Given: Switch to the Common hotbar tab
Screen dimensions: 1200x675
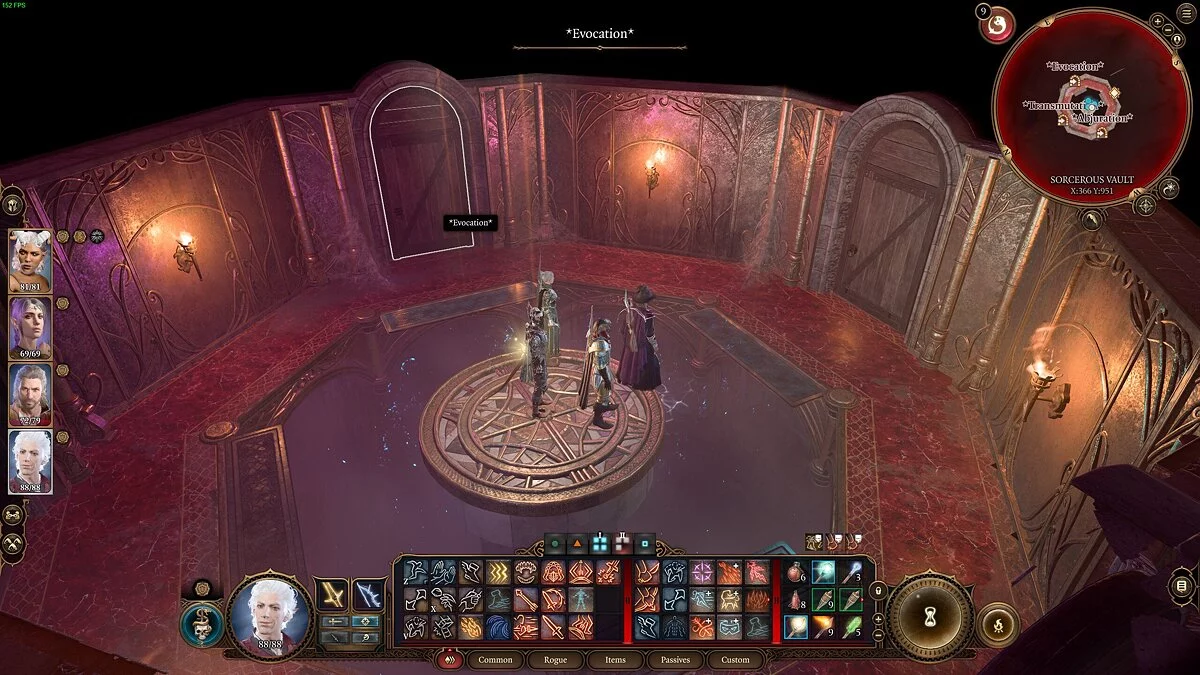Looking at the screenshot, I should (495, 660).
